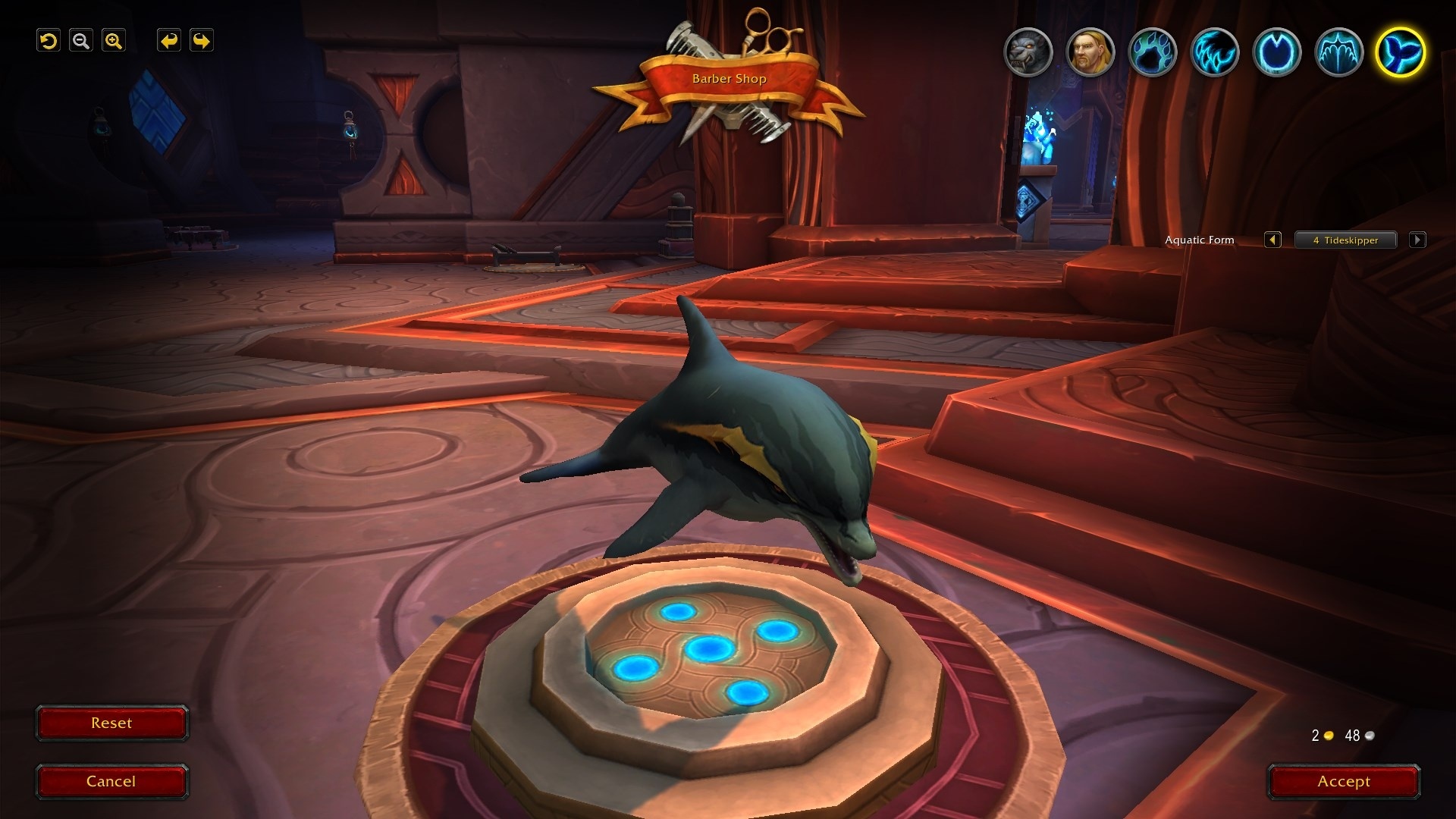Image resolution: width=1456 pixels, height=819 pixels.
Task: Choose the blue claw slash form category
Action: click(1215, 52)
